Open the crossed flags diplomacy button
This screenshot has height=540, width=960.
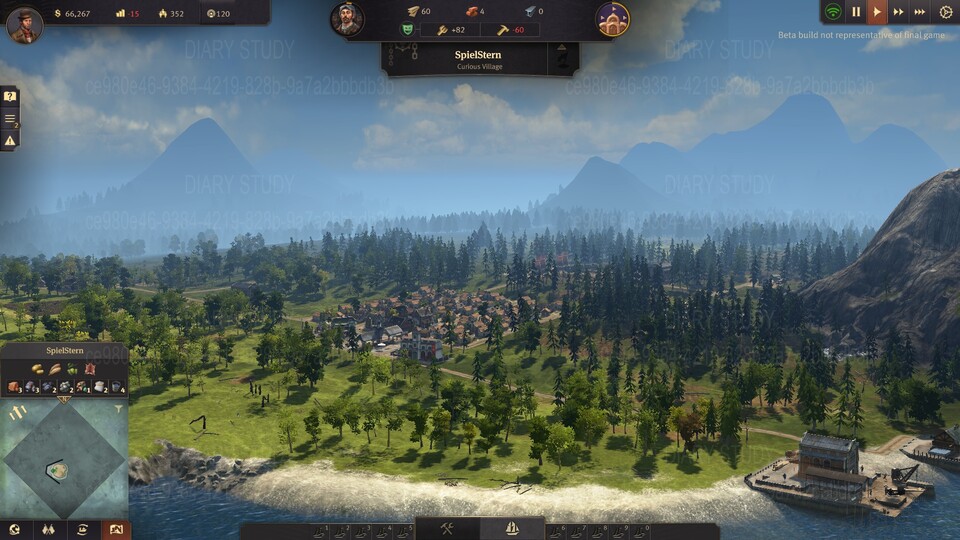pyautogui.click(x=49, y=530)
